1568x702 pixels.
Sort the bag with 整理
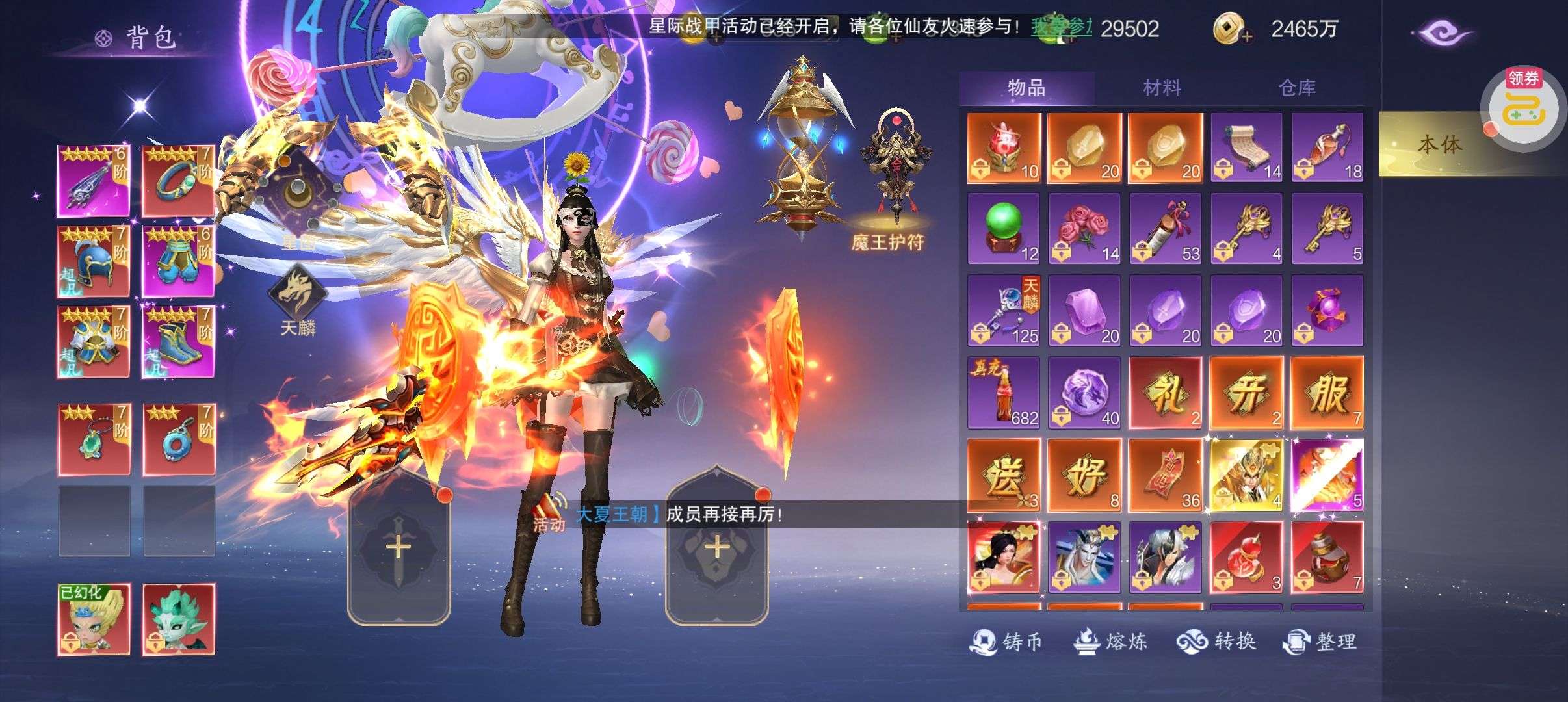click(1320, 642)
